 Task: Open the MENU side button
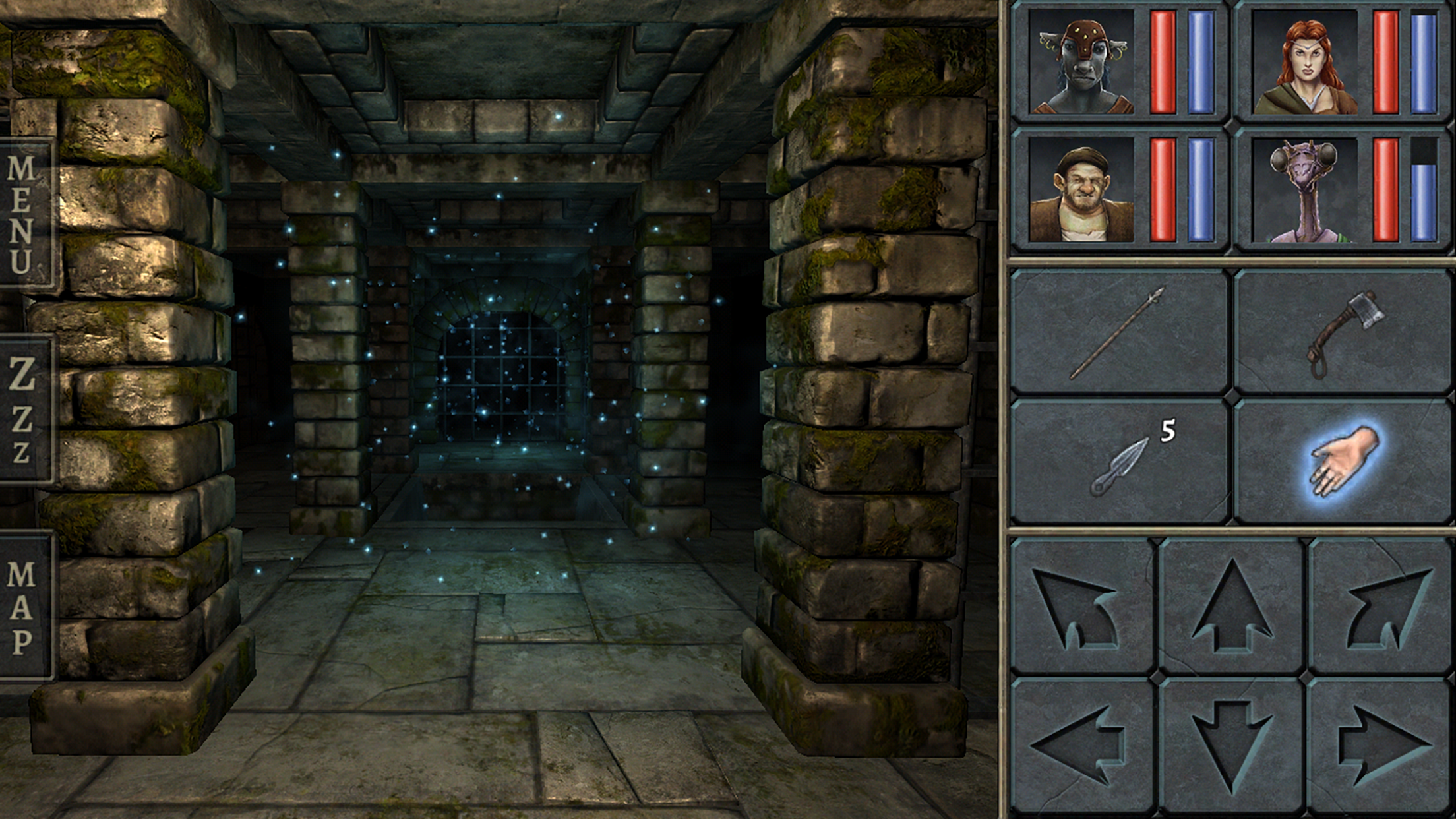point(25,214)
